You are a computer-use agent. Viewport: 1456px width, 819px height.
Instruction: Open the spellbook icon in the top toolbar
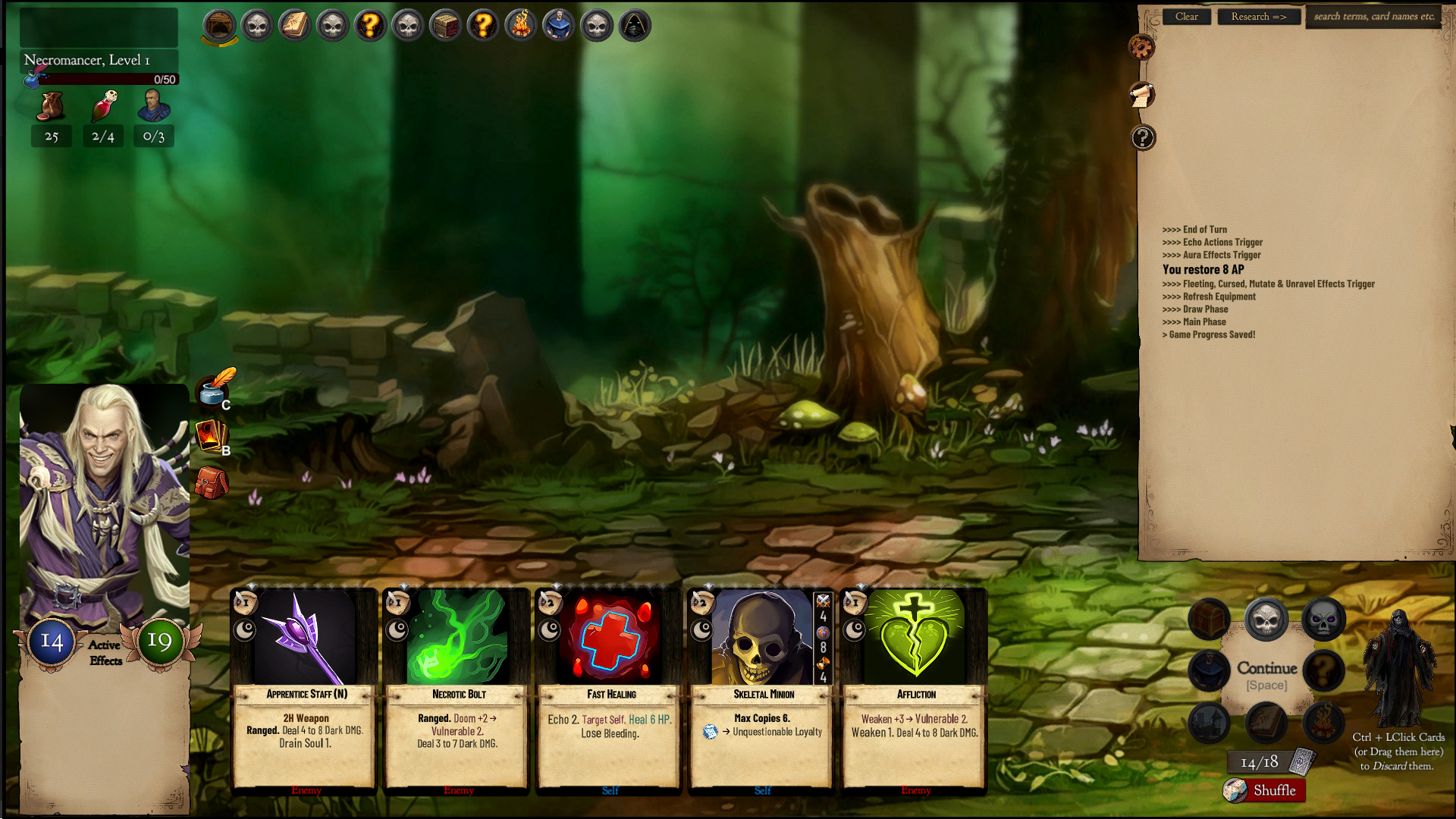click(294, 25)
